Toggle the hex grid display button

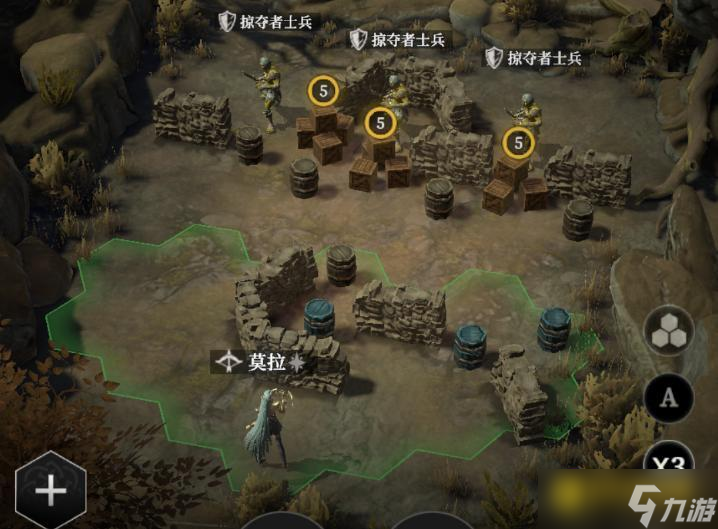coord(670,333)
